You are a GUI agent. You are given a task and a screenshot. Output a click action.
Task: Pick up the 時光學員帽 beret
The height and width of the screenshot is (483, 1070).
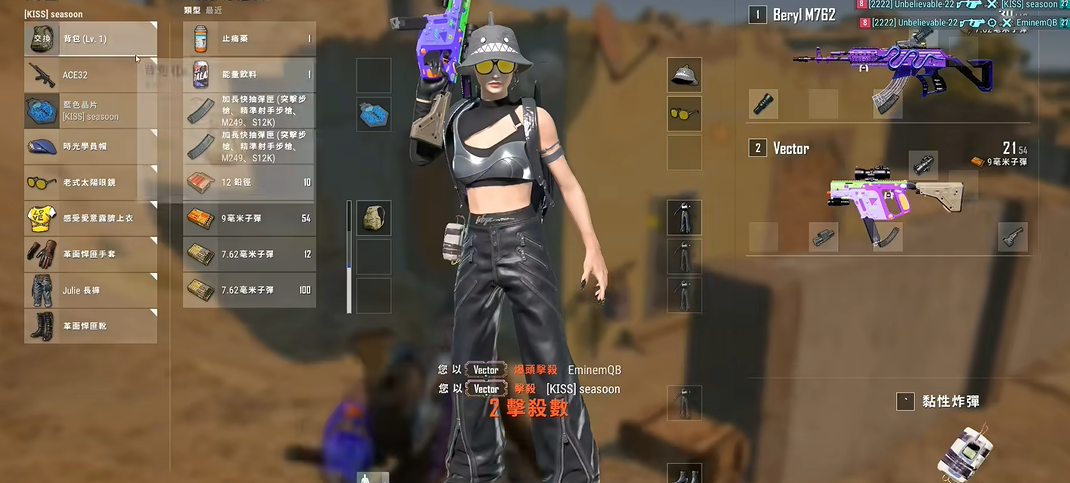tap(90, 146)
